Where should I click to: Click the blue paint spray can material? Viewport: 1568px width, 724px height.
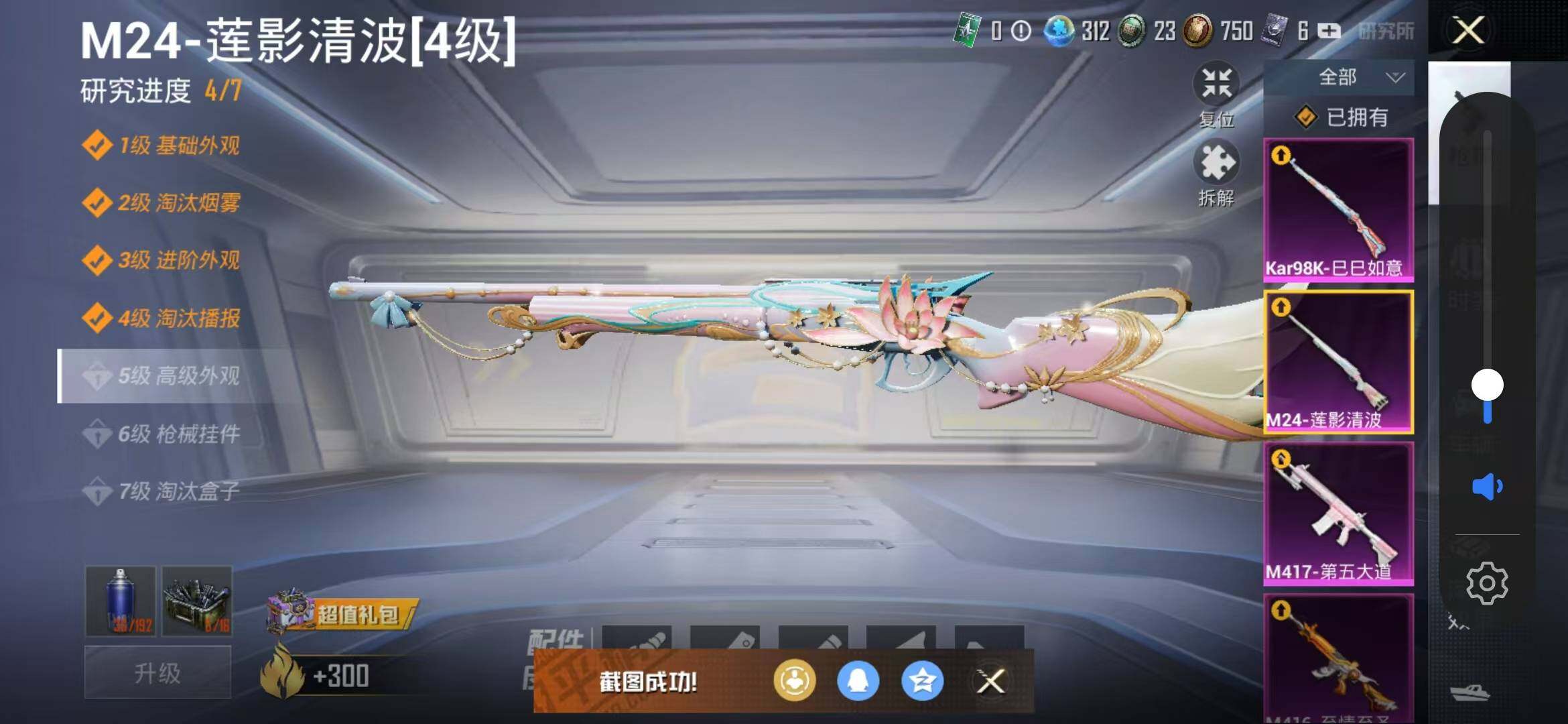click(x=121, y=601)
